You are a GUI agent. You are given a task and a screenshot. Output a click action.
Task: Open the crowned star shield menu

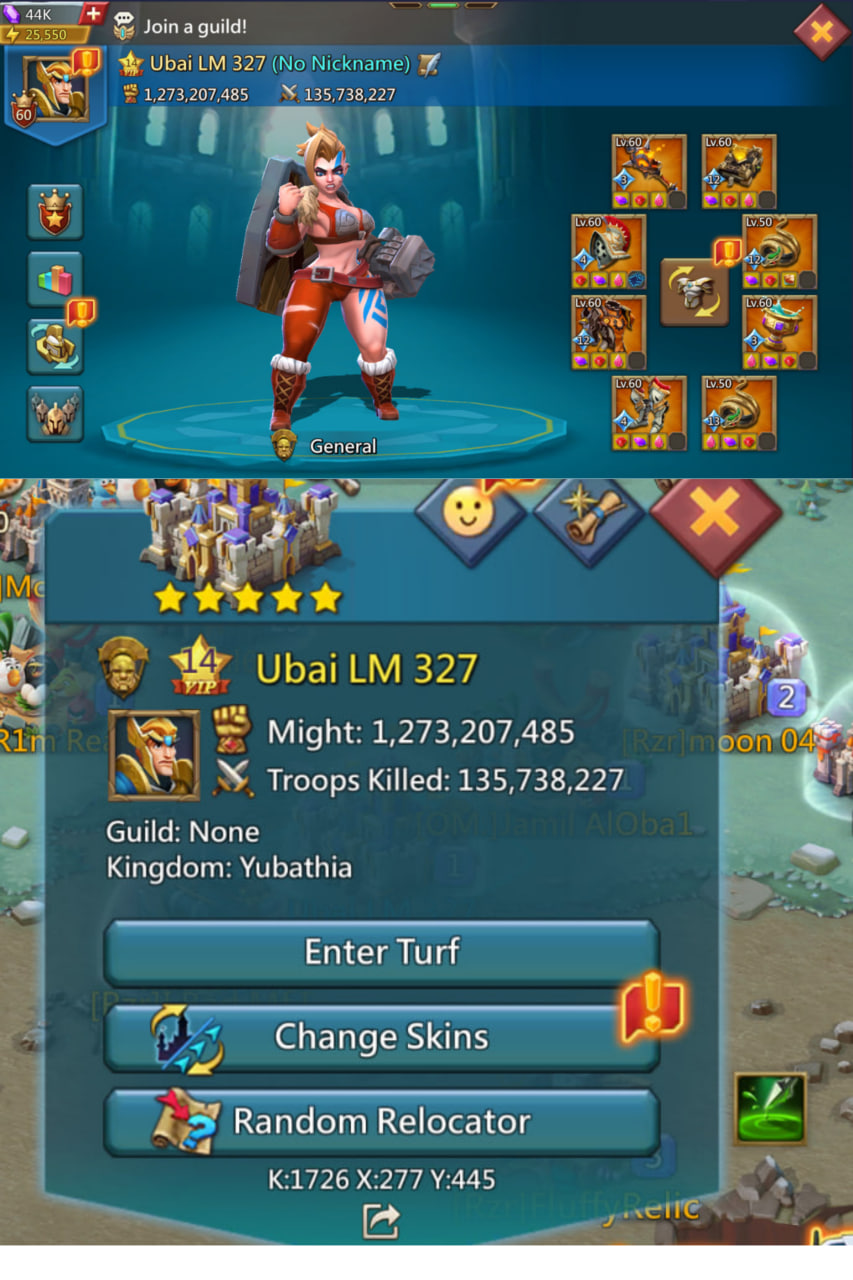point(55,212)
